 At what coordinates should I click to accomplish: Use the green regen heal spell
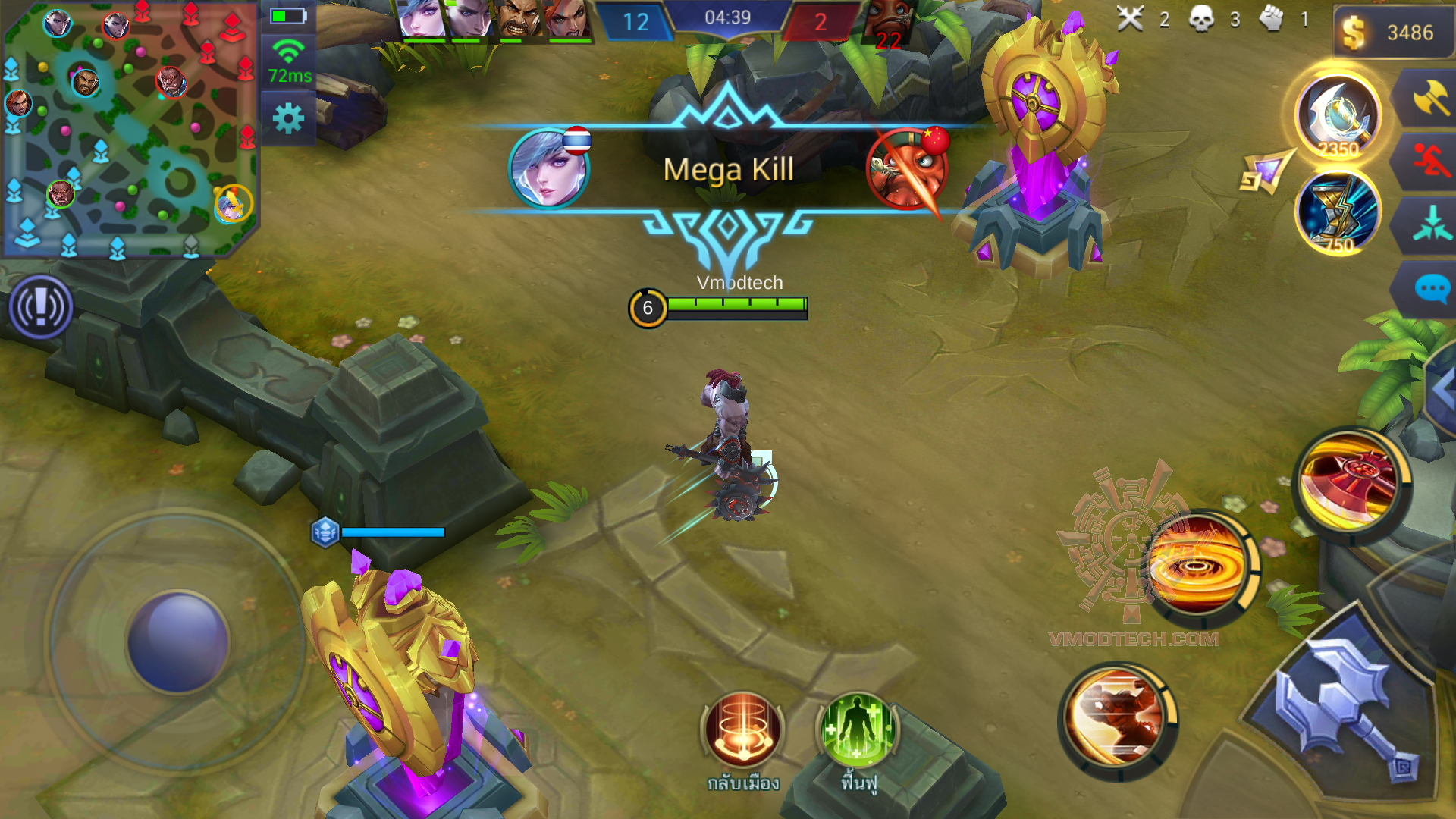point(857,730)
